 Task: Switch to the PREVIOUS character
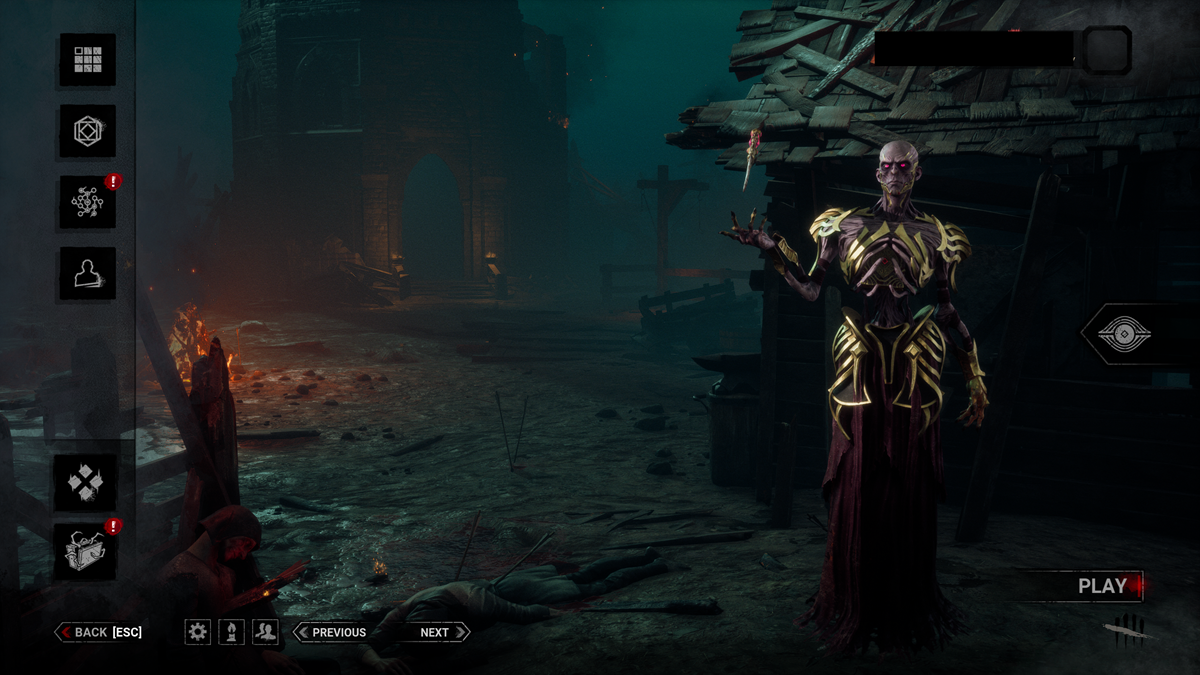point(333,632)
